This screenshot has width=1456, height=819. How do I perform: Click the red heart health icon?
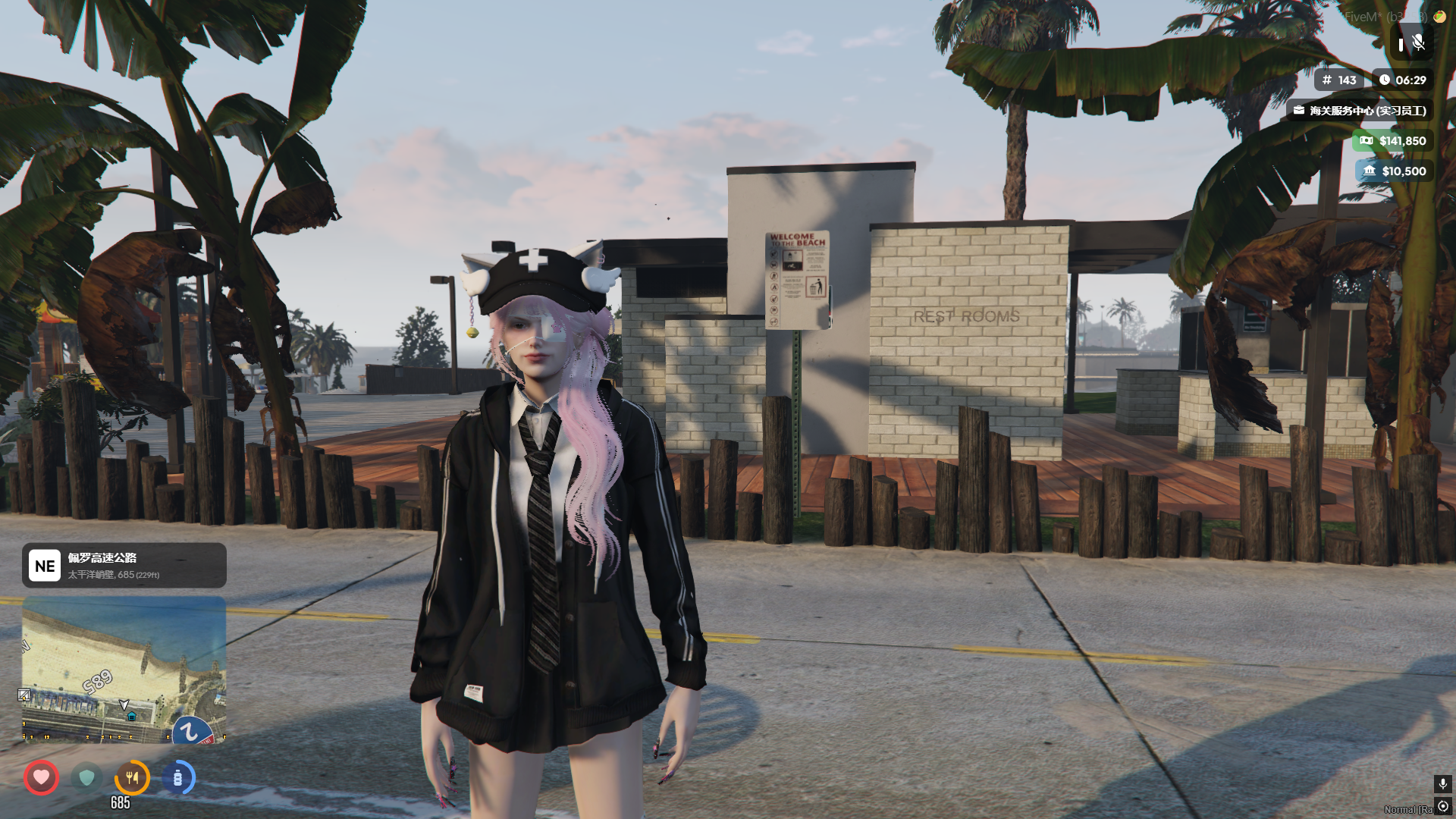pos(41,777)
